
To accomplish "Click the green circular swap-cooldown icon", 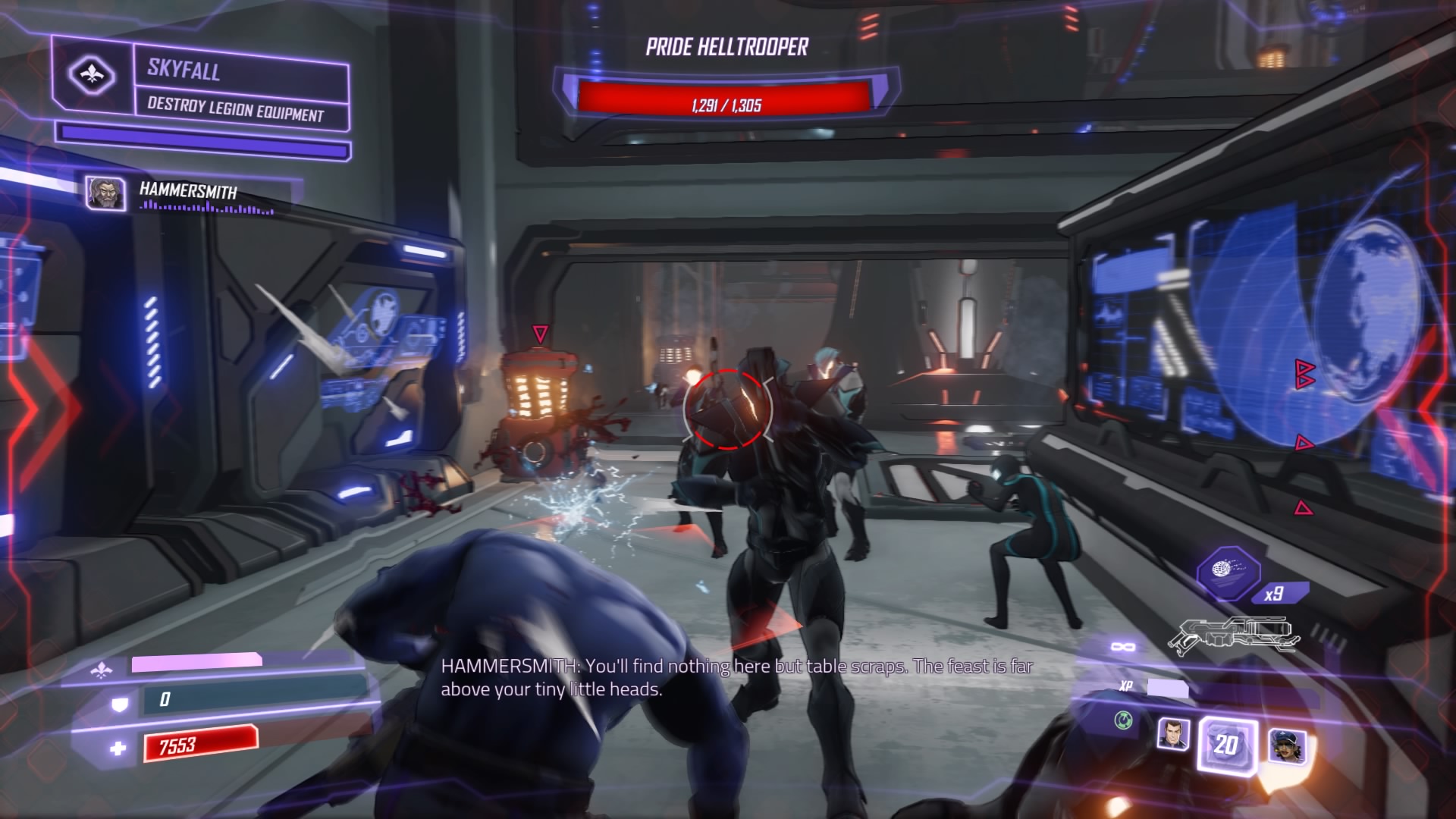I will 1123,720.
